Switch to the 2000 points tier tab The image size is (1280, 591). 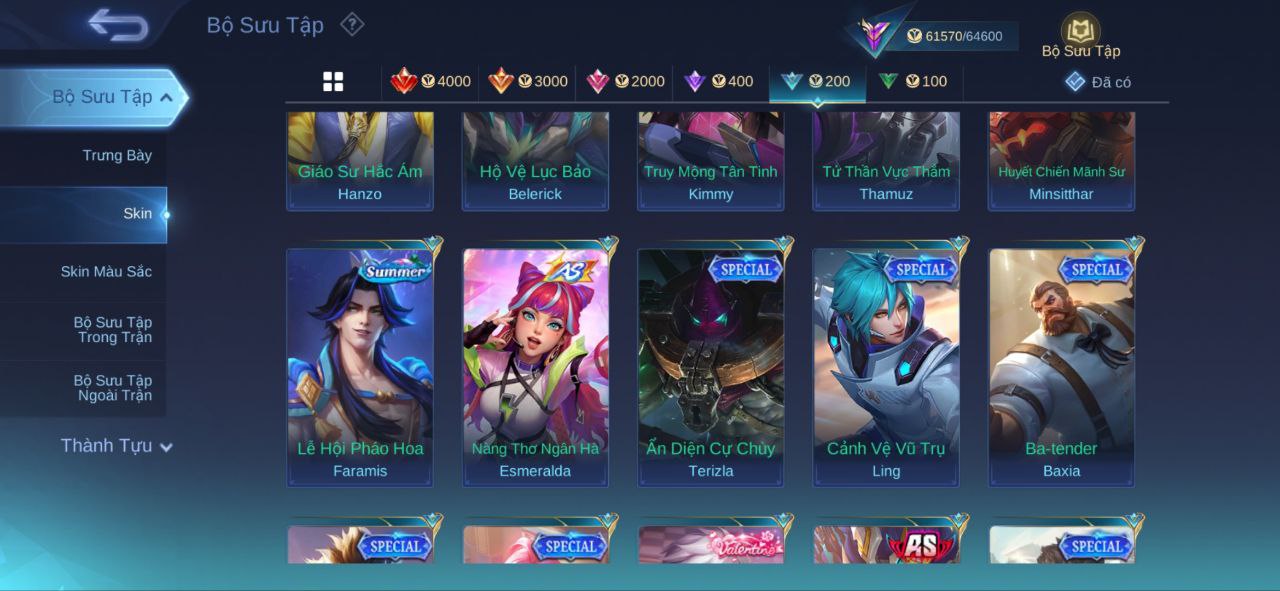[625, 82]
